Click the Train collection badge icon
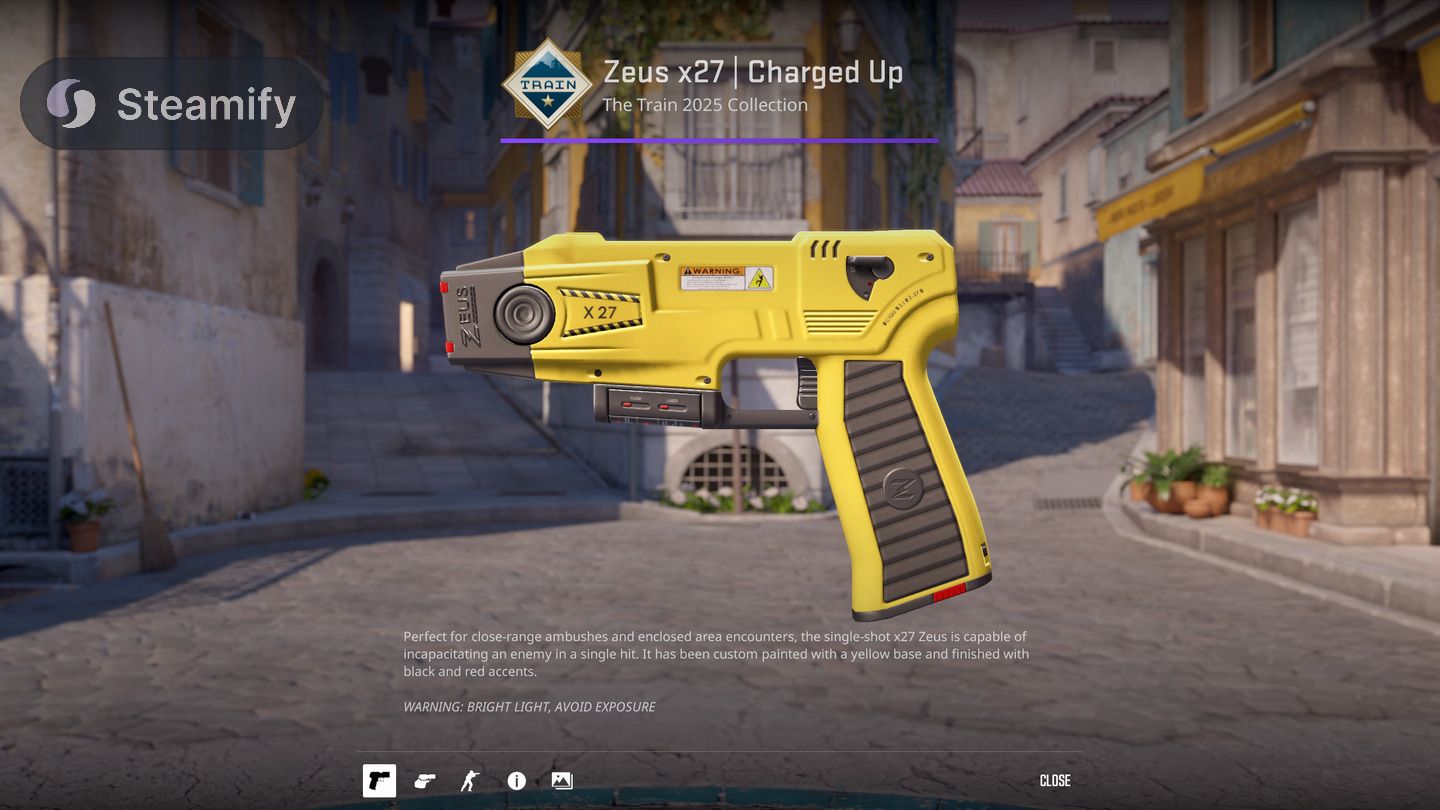 (547, 85)
